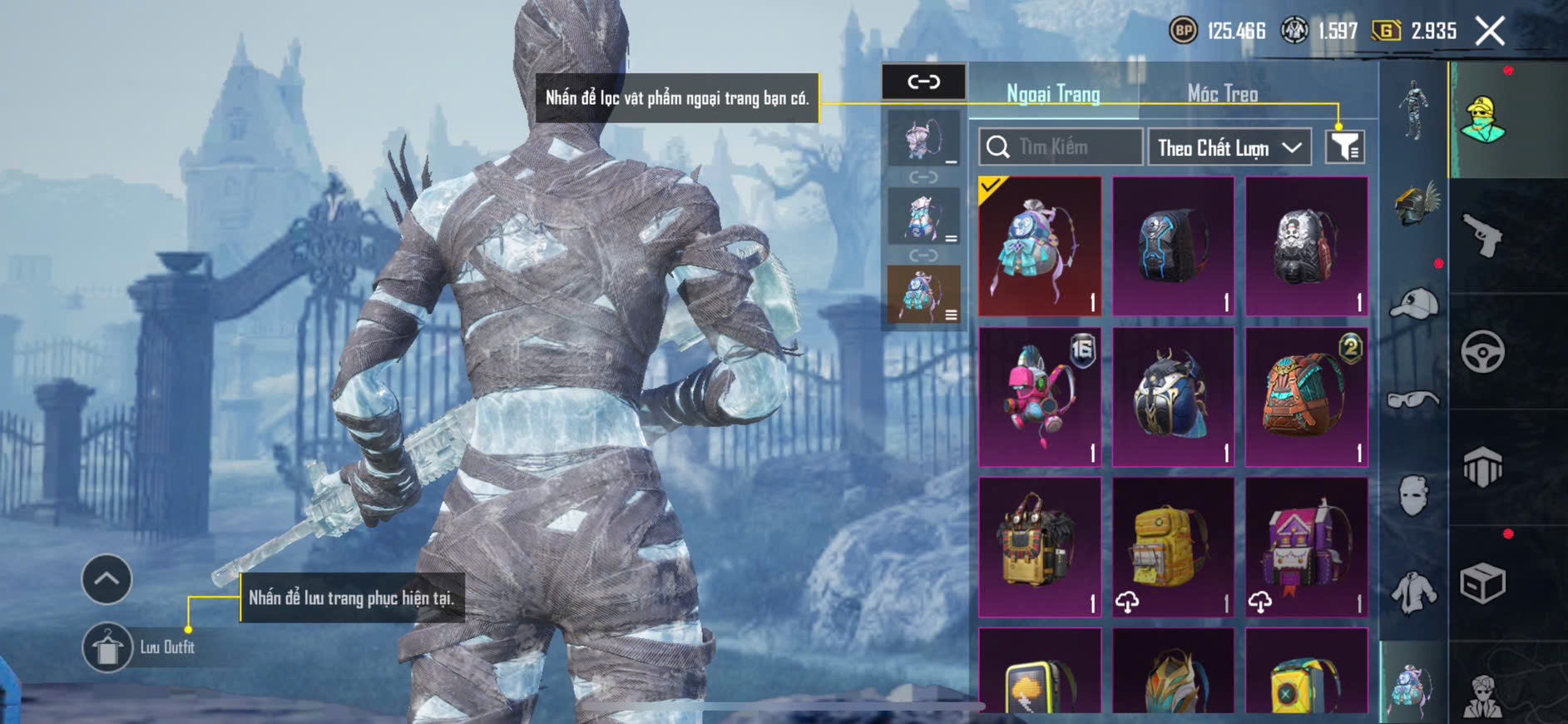Open the cap headwear slot
Screen dimensions: 1568x724
(1414, 304)
